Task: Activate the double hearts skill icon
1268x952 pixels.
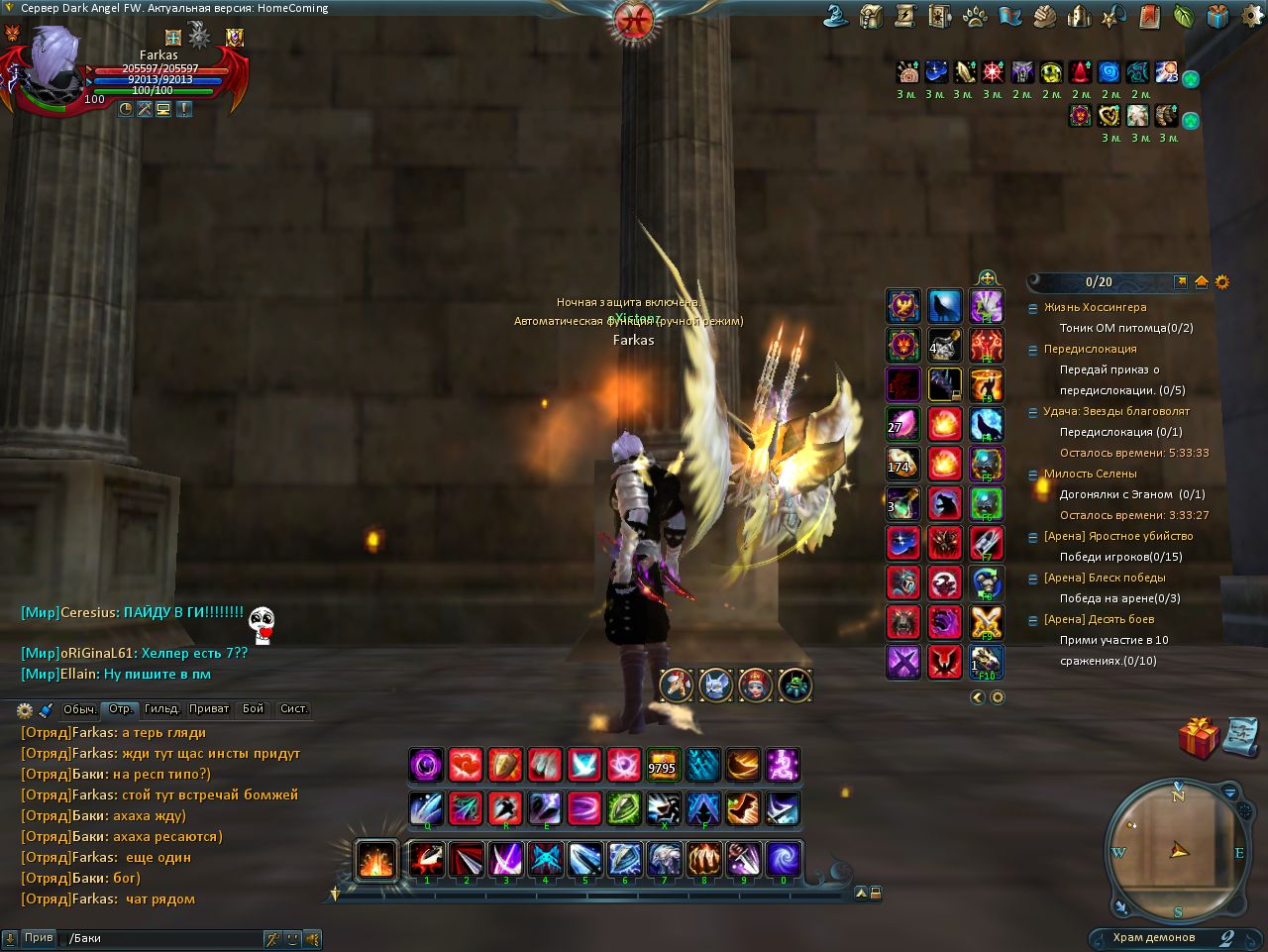Action: coord(466,765)
